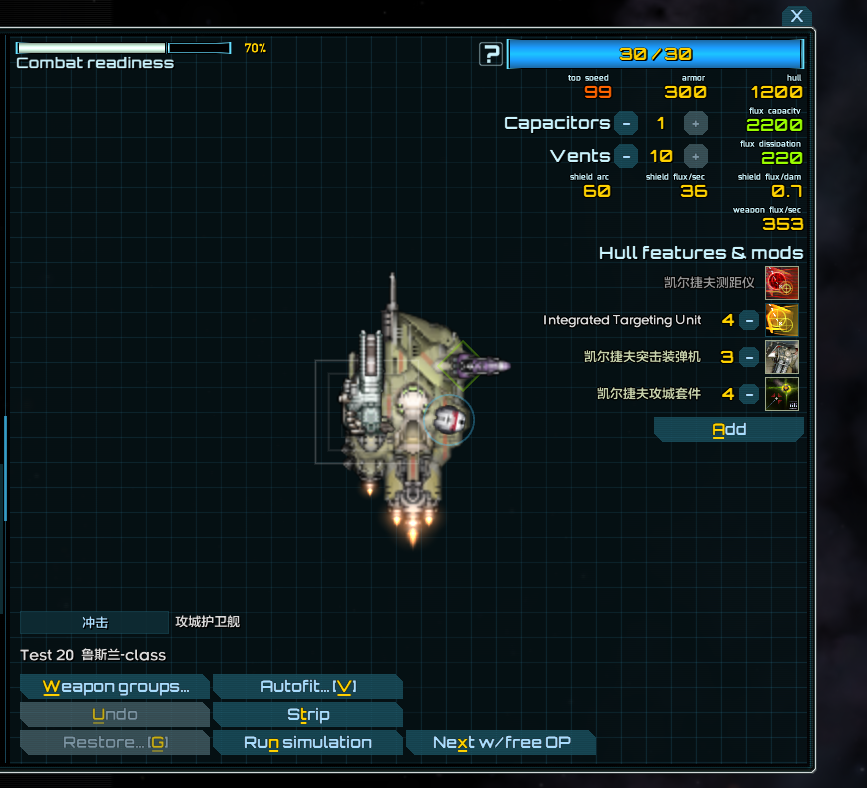Remove the Integrated Targeting Unit hullmod
The image size is (867, 788).
(749, 320)
